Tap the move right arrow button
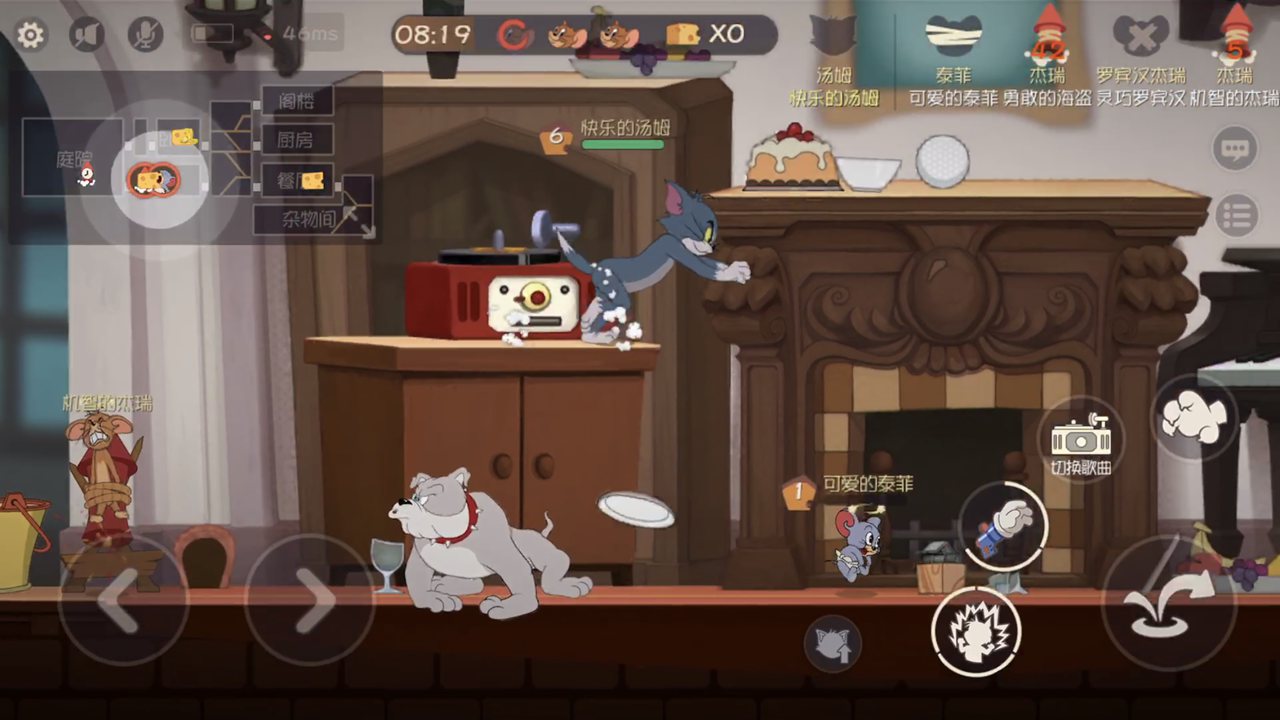 coord(309,600)
